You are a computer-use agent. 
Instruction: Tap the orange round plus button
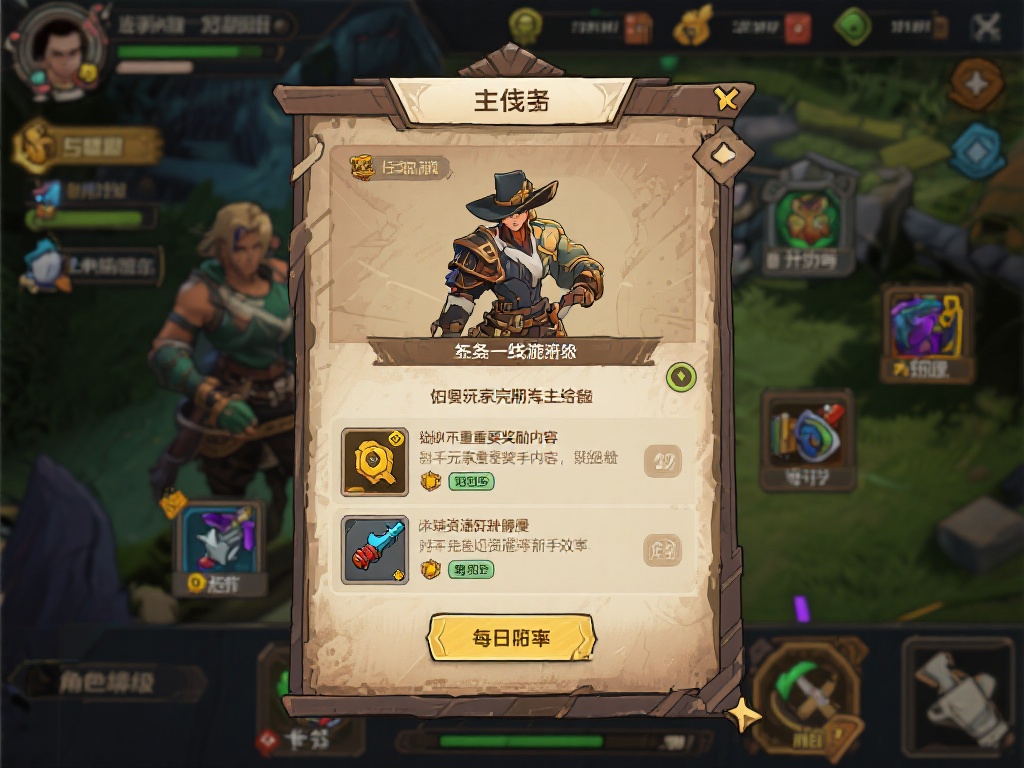[976, 86]
